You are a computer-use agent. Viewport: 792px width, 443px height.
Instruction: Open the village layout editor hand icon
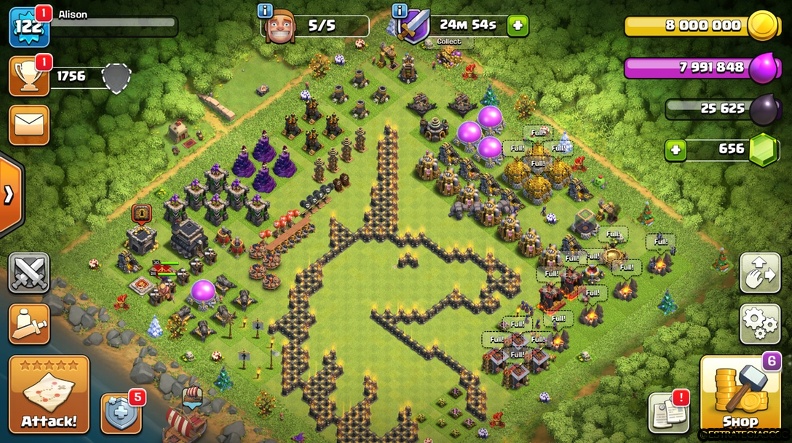760,272
